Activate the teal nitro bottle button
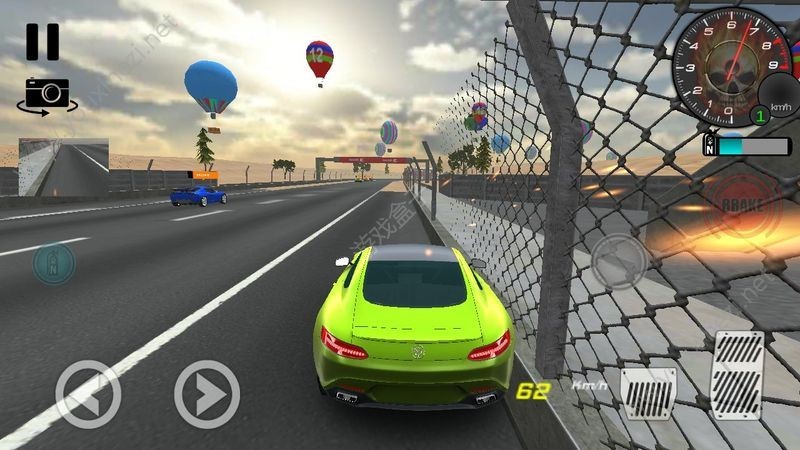 (x=53, y=263)
